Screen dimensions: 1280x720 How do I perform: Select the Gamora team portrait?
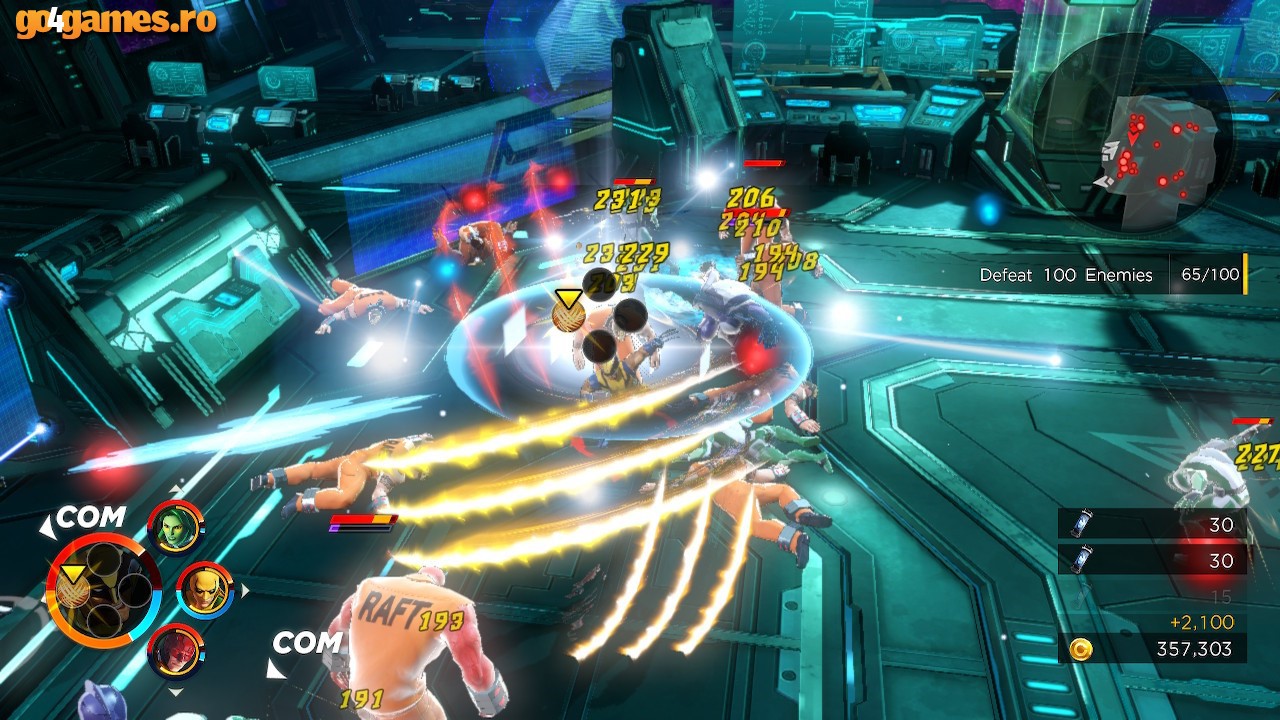176,527
